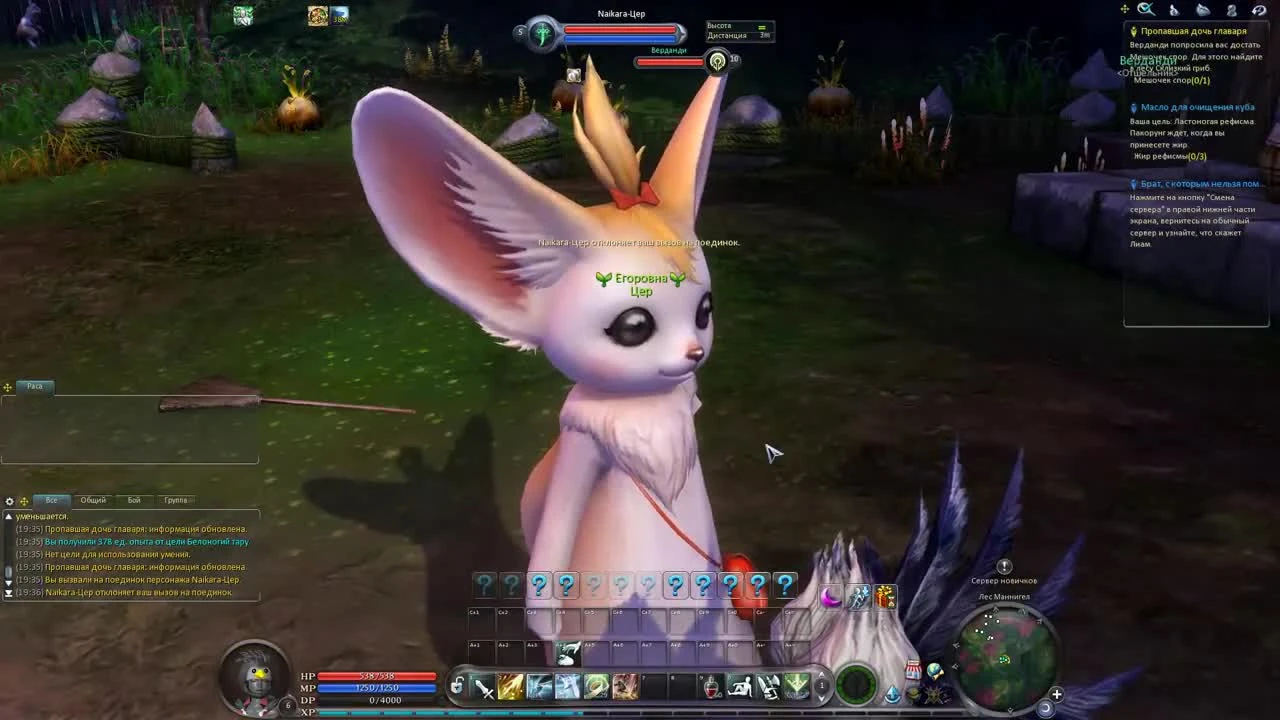
Task: Switch to the Общий chat tab
Action: coord(93,500)
